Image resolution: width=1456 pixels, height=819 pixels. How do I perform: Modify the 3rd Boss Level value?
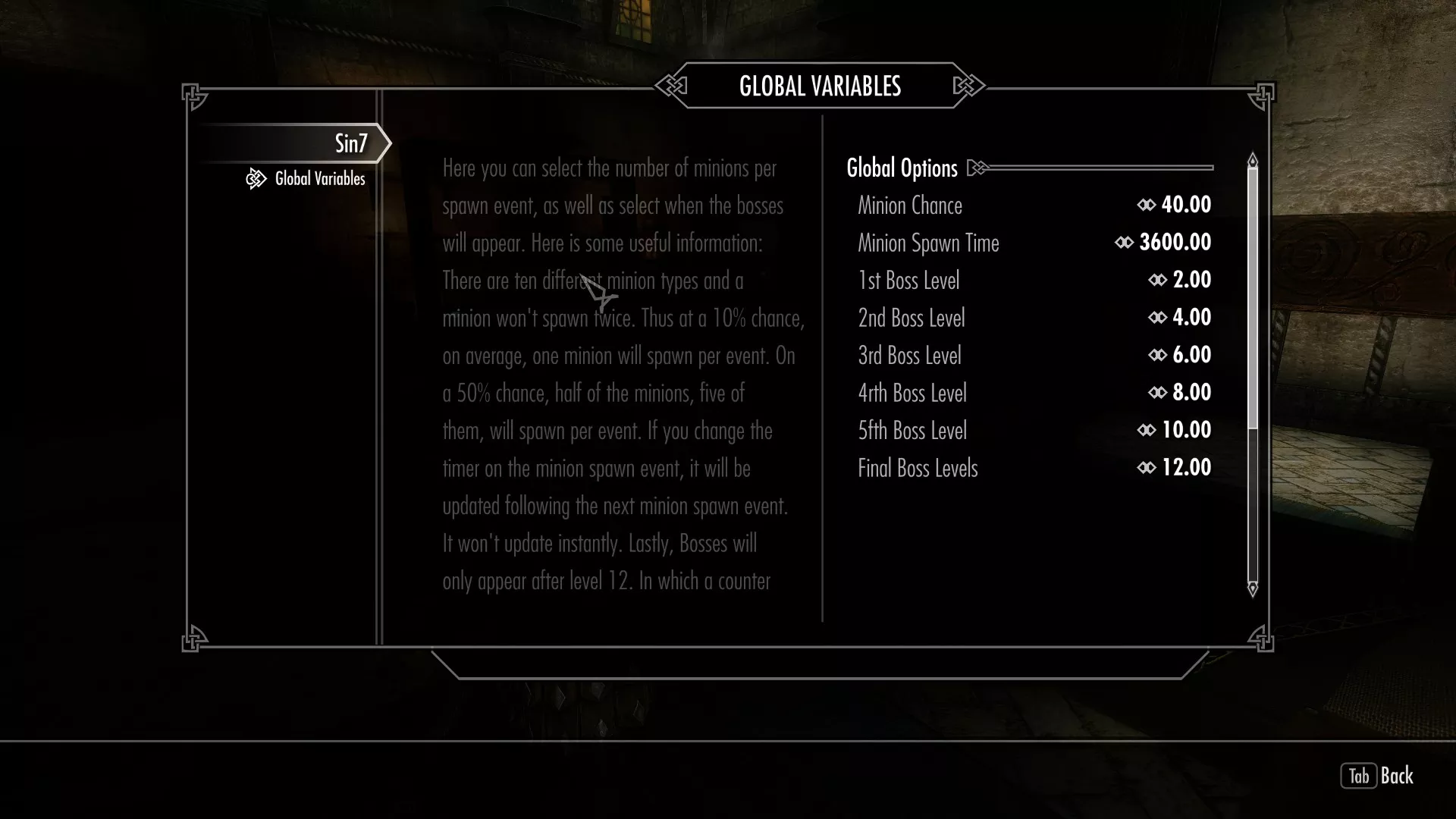tap(1034, 355)
